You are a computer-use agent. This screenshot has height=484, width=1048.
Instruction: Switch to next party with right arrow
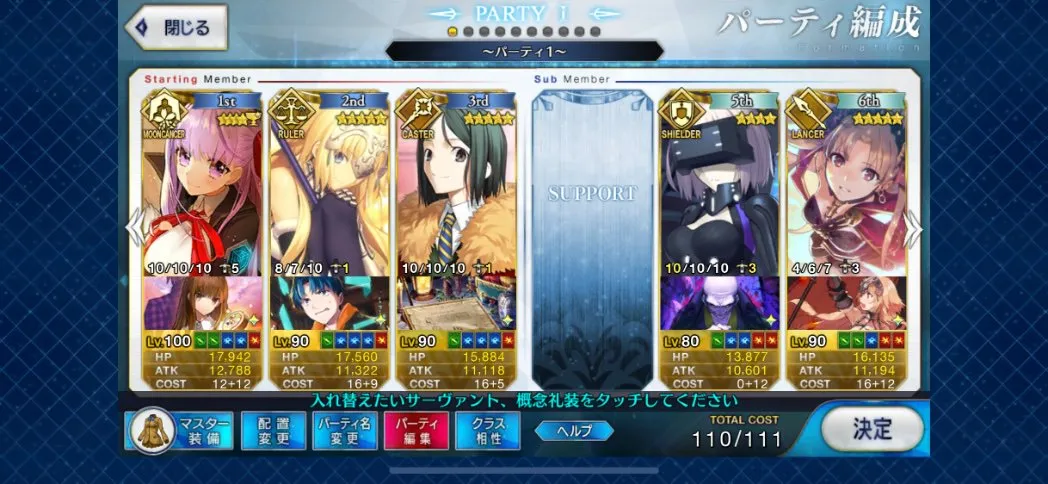pyautogui.click(x=913, y=229)
